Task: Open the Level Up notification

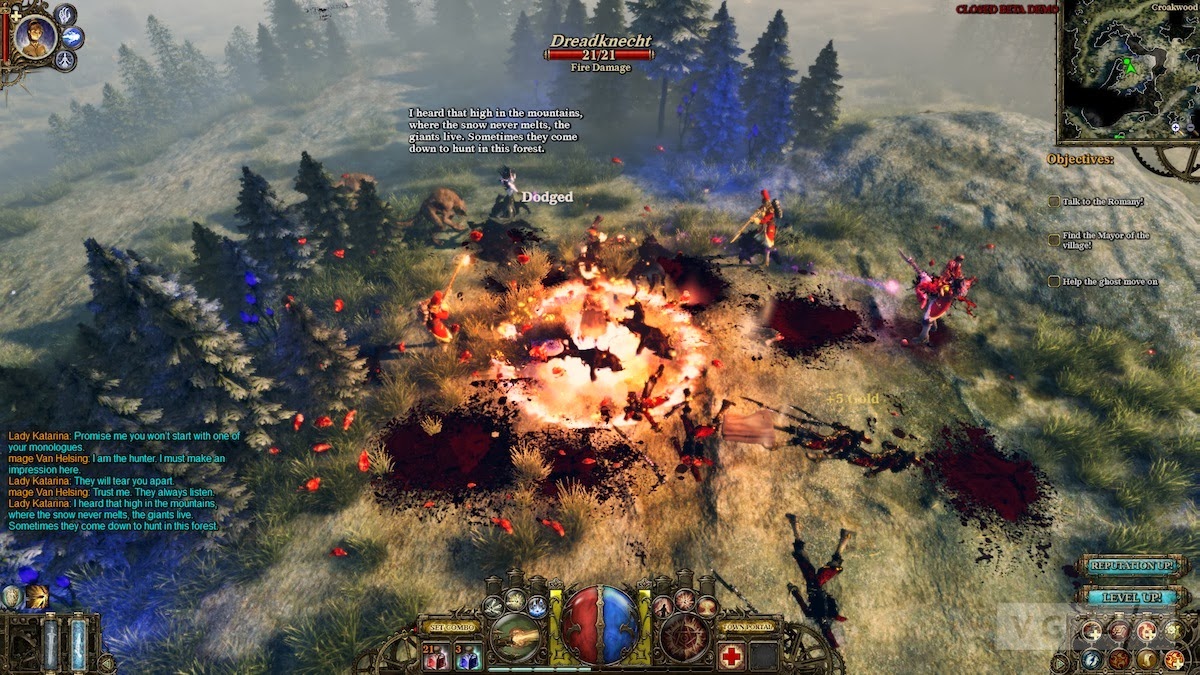Action: pyautogui.click(x=1133, y=597)
